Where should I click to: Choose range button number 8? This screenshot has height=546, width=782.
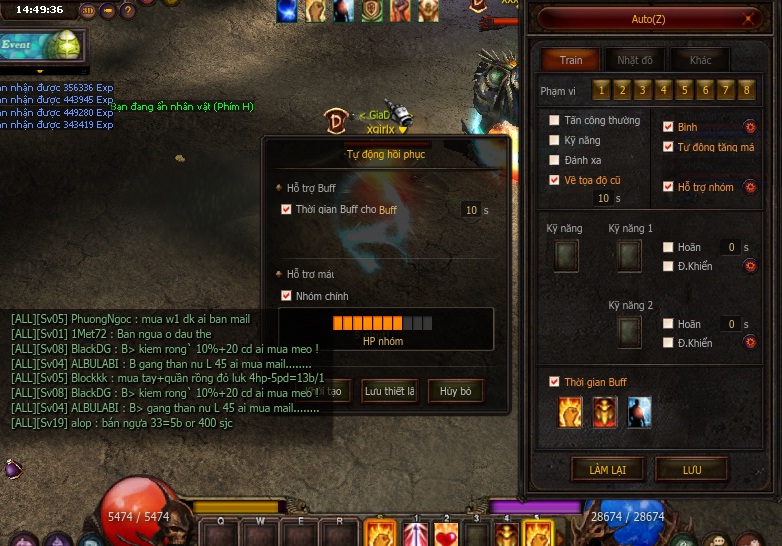point(747,90)
